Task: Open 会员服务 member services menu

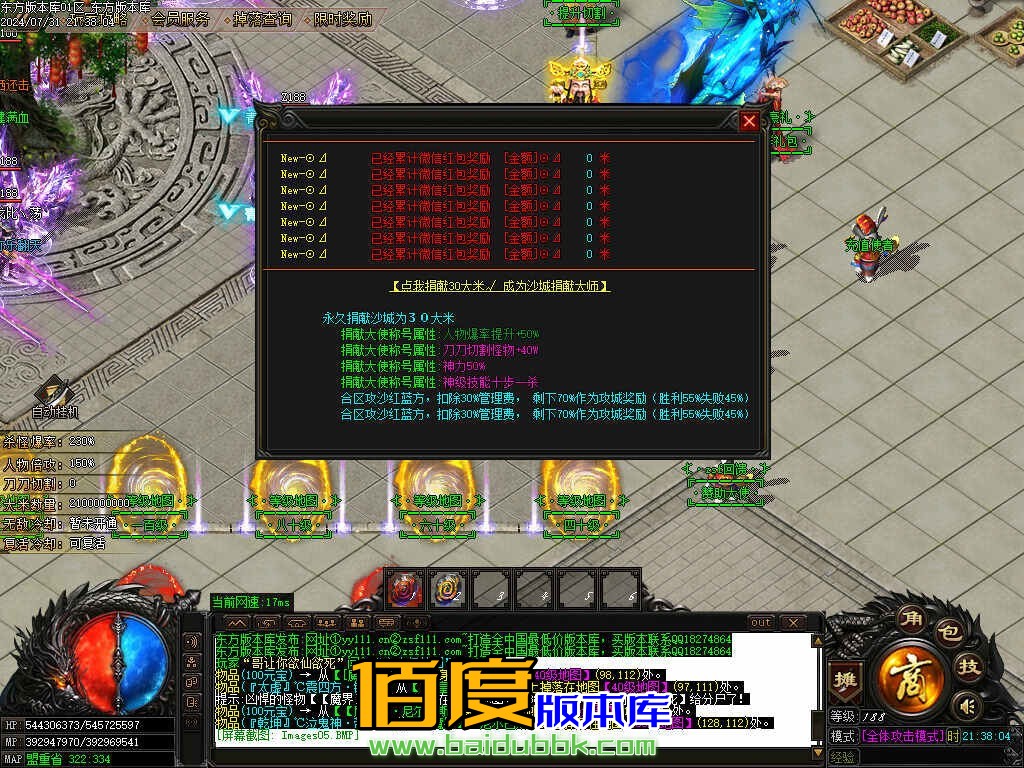Action: (181, 19)
